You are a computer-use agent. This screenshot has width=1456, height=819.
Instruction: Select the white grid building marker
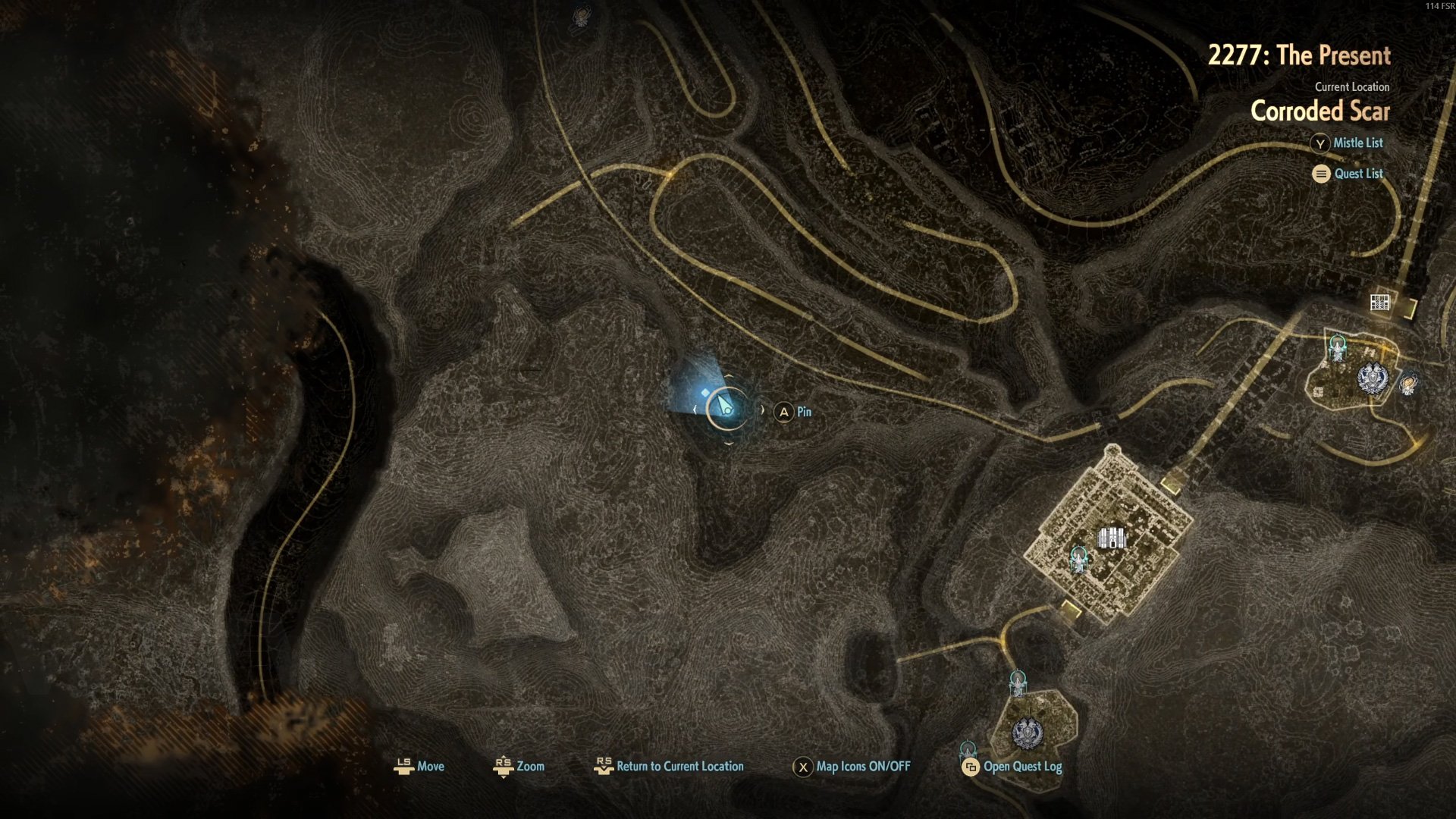point(1379,303)
